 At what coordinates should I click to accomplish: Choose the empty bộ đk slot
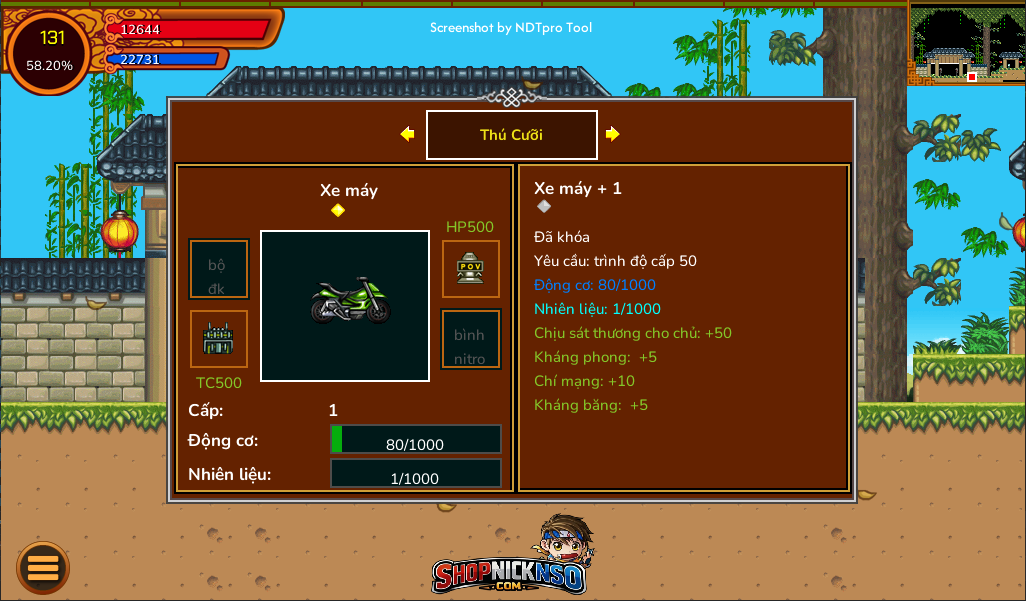tap(218, 269)
